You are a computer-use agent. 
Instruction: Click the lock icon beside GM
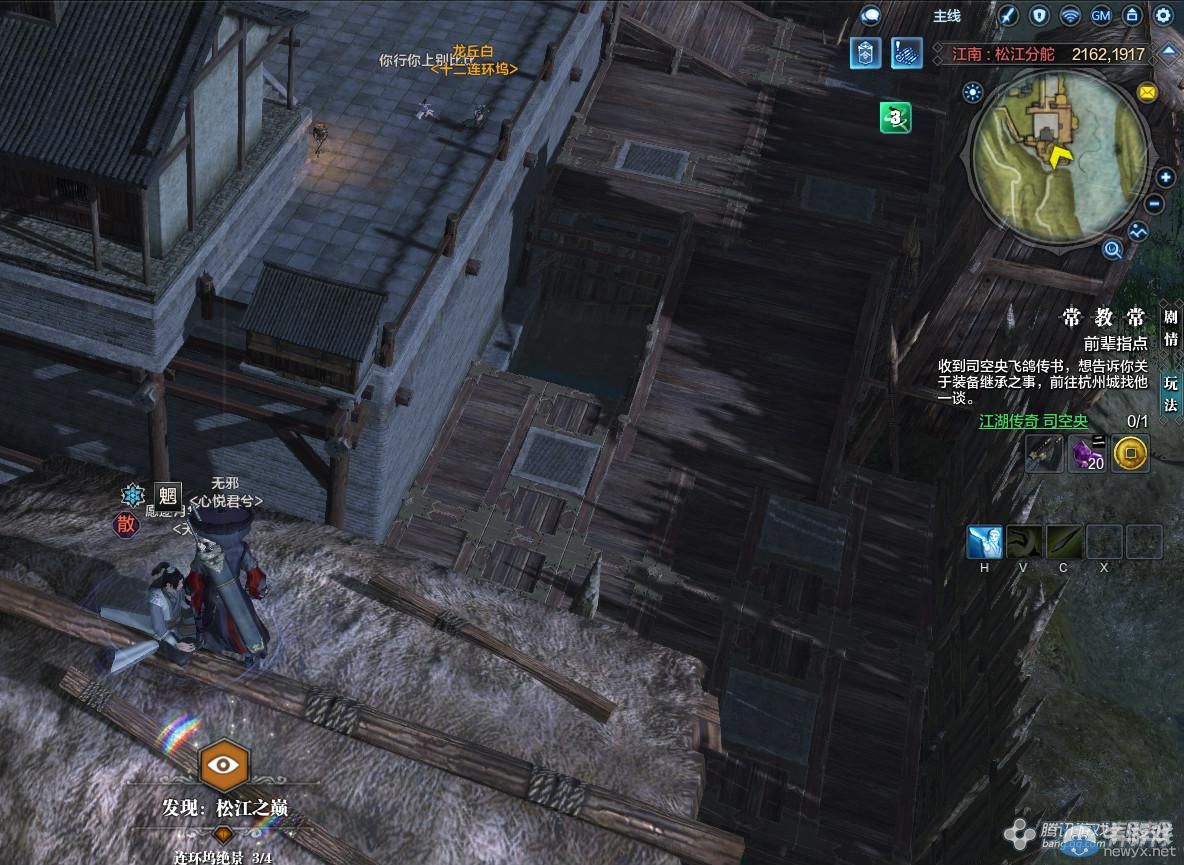click(x=1131, y=16)
